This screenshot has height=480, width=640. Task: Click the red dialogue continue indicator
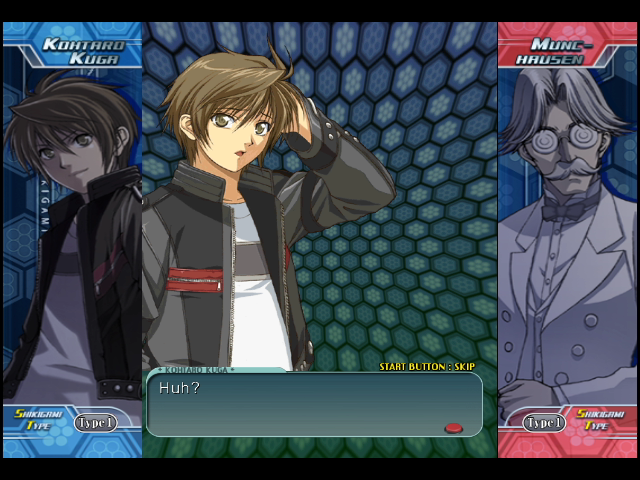click(x=453, y=428)
